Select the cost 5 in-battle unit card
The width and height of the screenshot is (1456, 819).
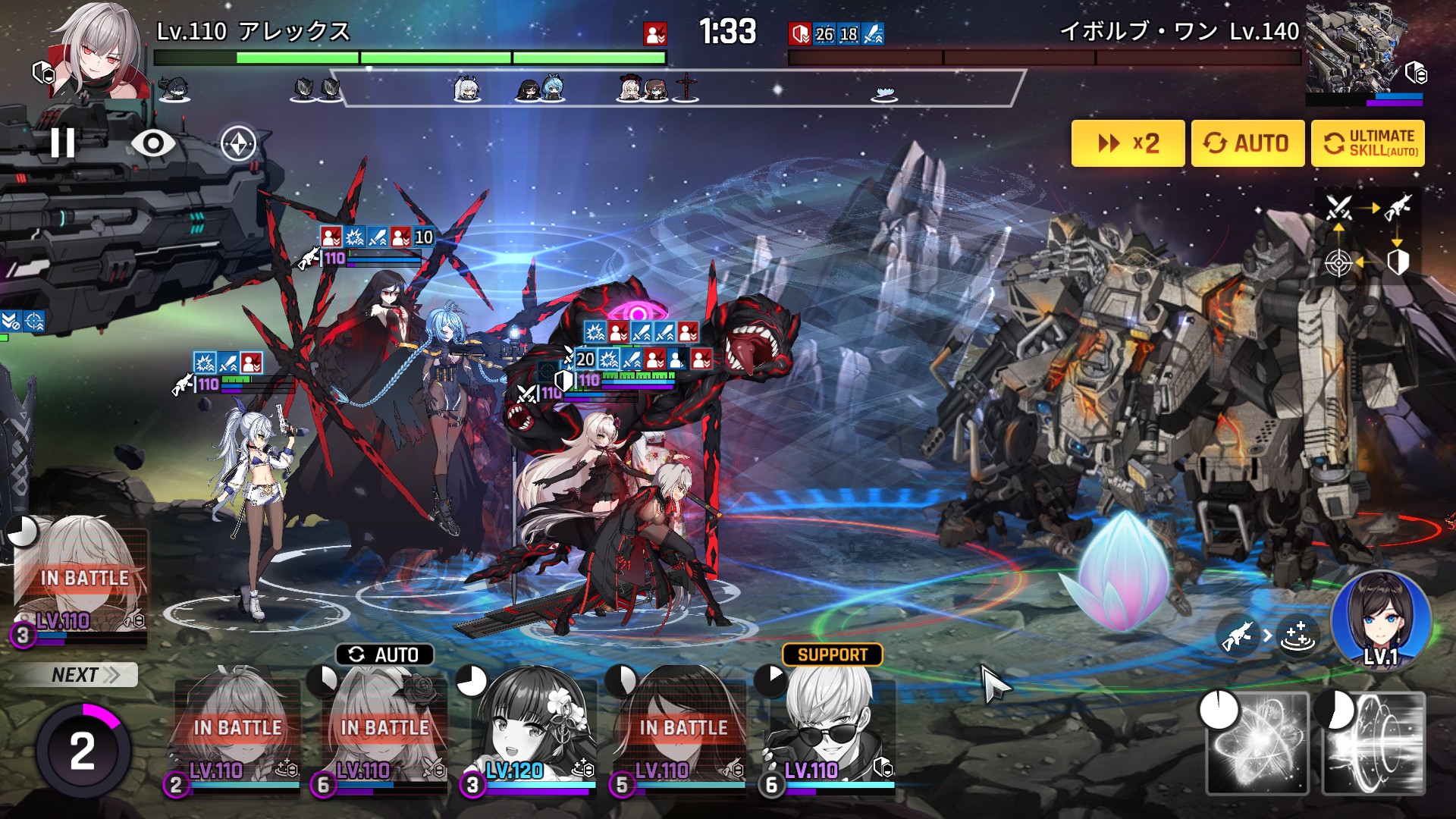click(x=682, y=728)
